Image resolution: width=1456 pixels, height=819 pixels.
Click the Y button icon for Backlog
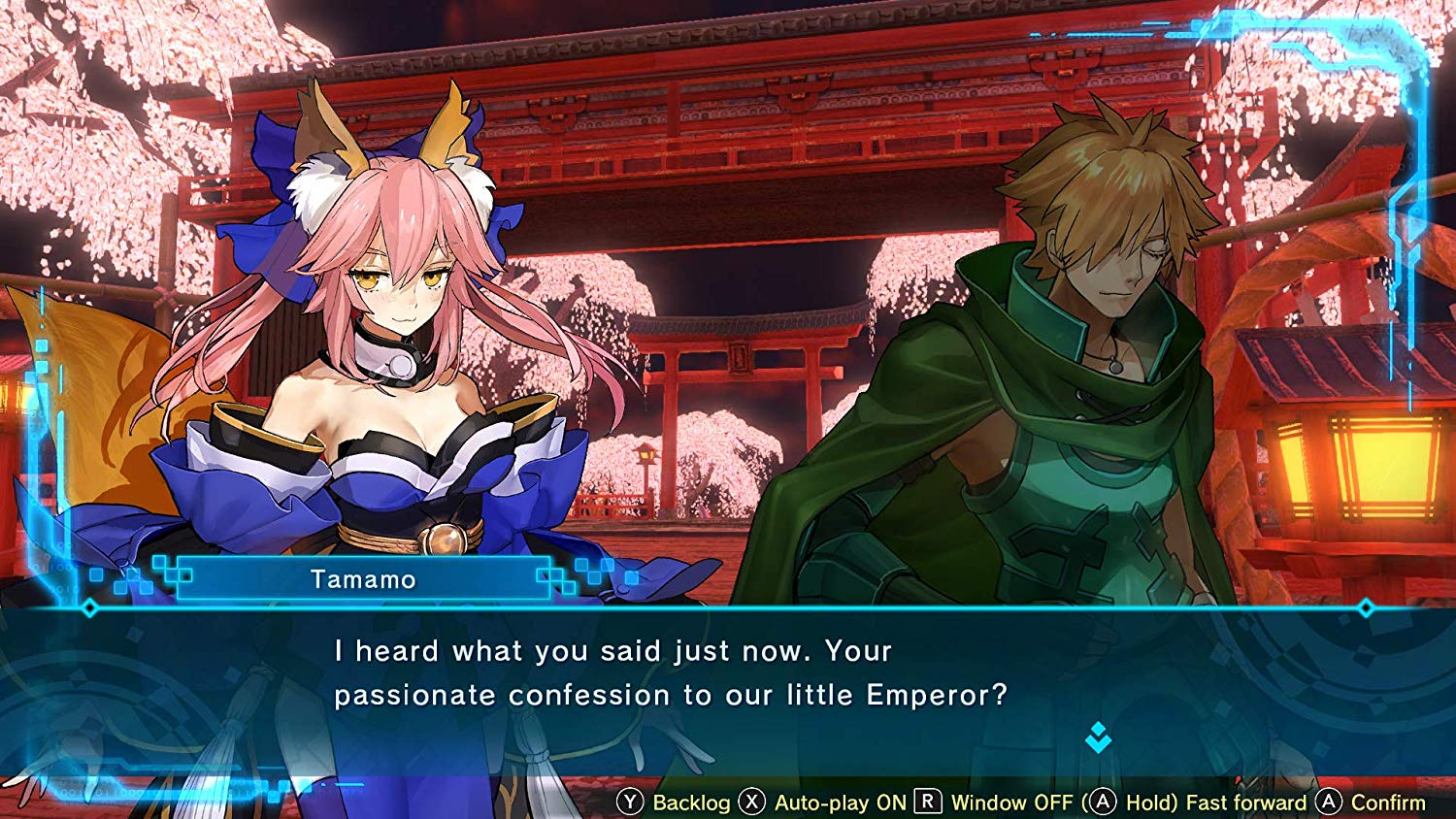tap(632, 803)
